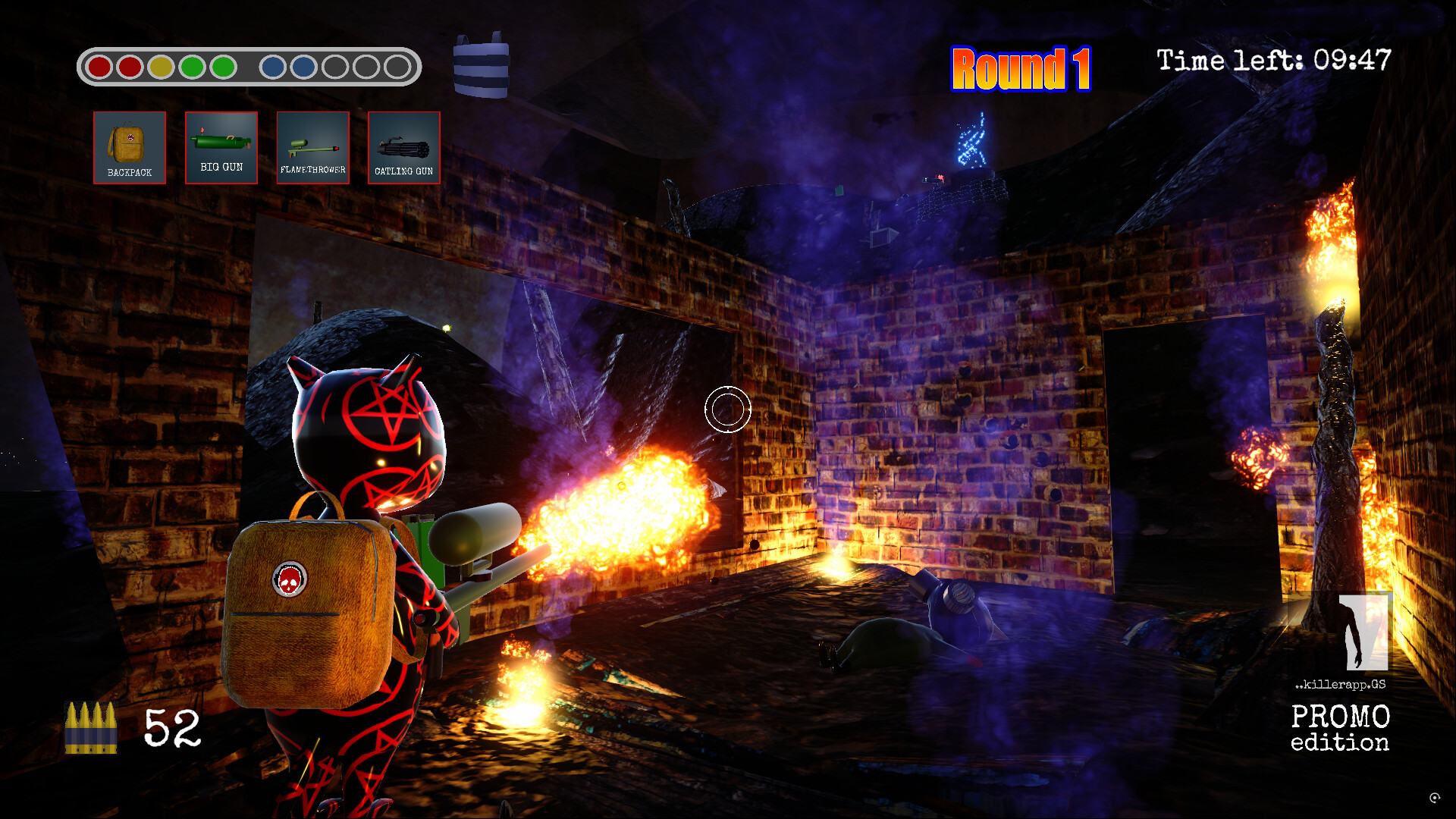Equip the Flamethrower weapon
Image resolution: width=1456 pixels, height=819 pixels.
(312, 148)
